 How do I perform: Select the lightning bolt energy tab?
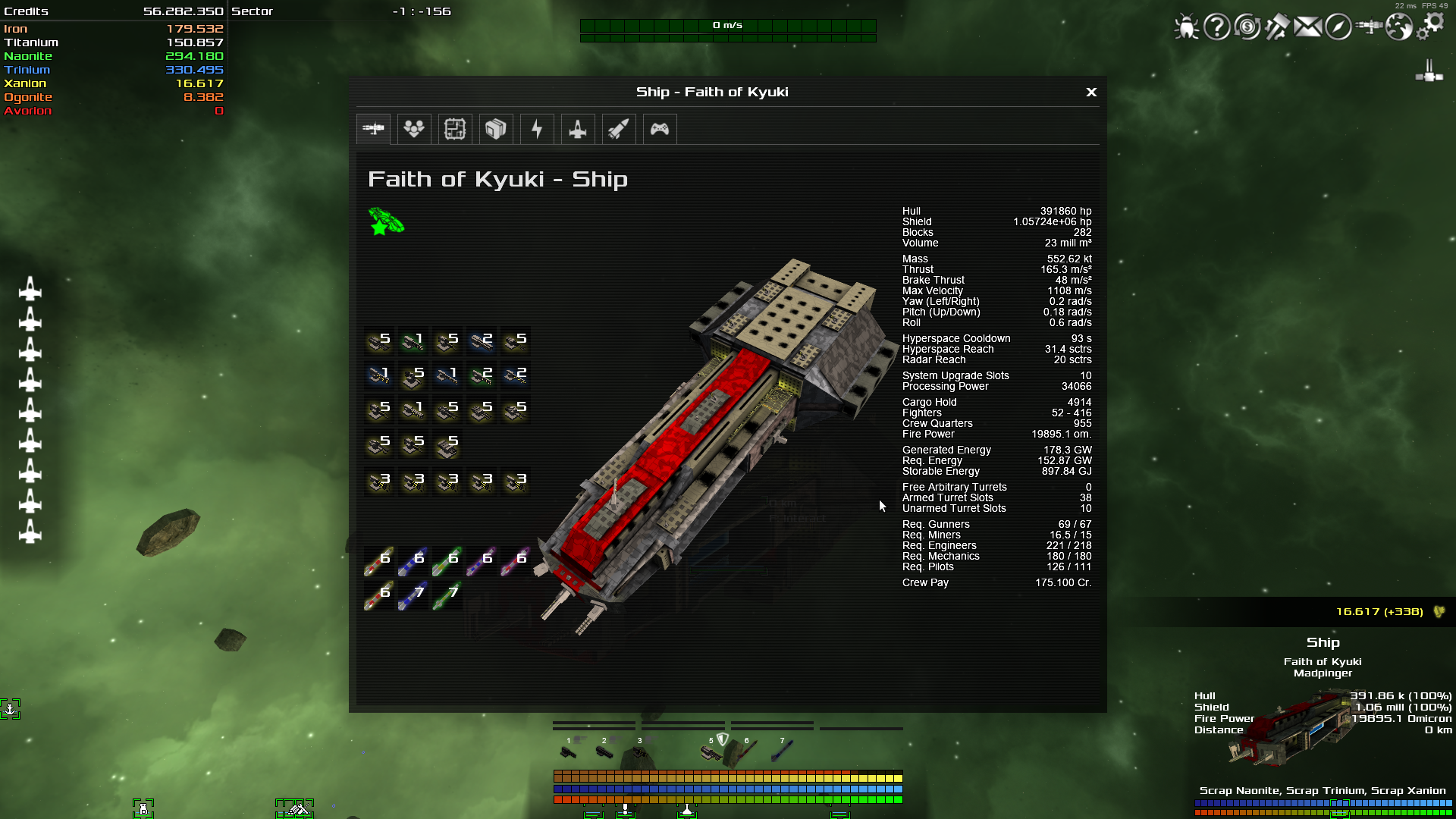click(537, 129)
